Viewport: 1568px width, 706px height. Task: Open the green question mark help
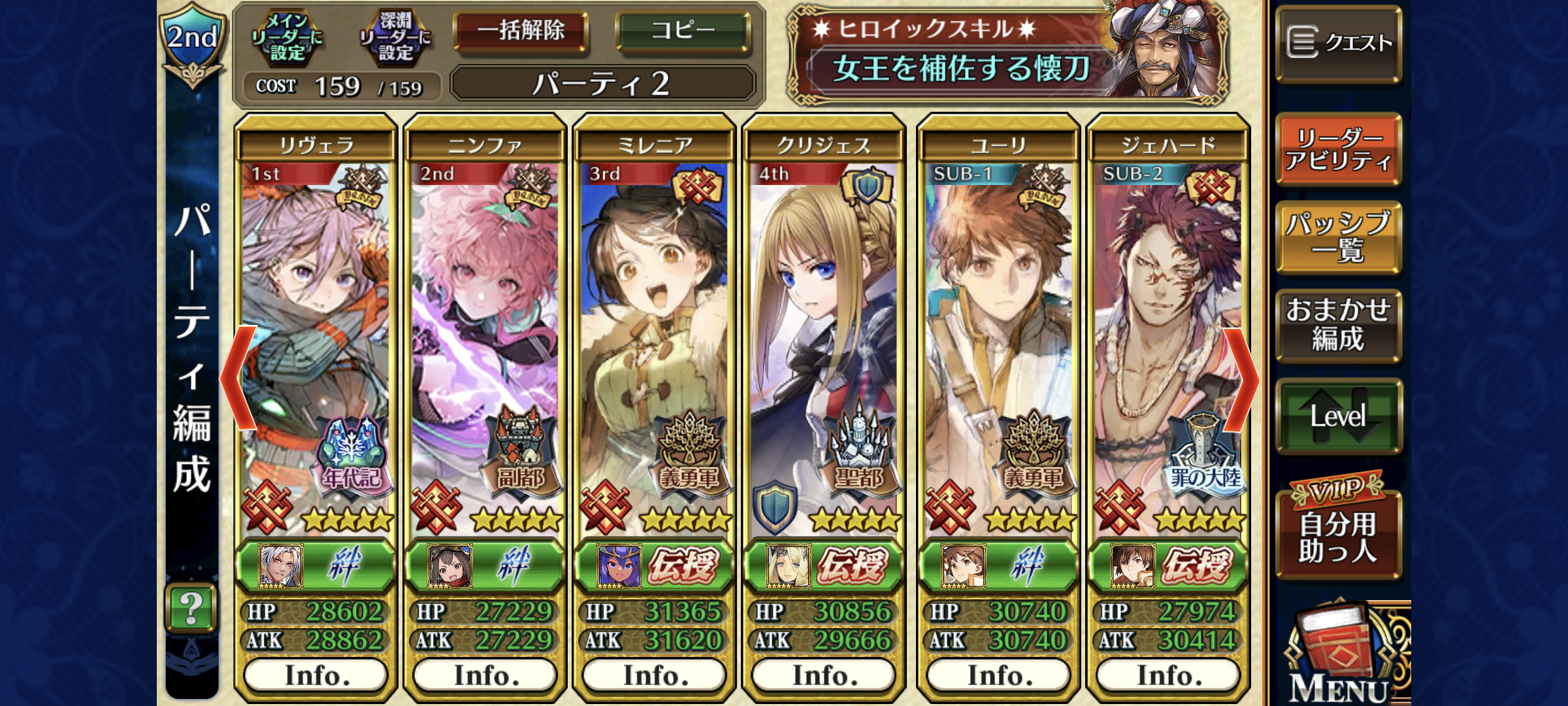coord(191,608)
